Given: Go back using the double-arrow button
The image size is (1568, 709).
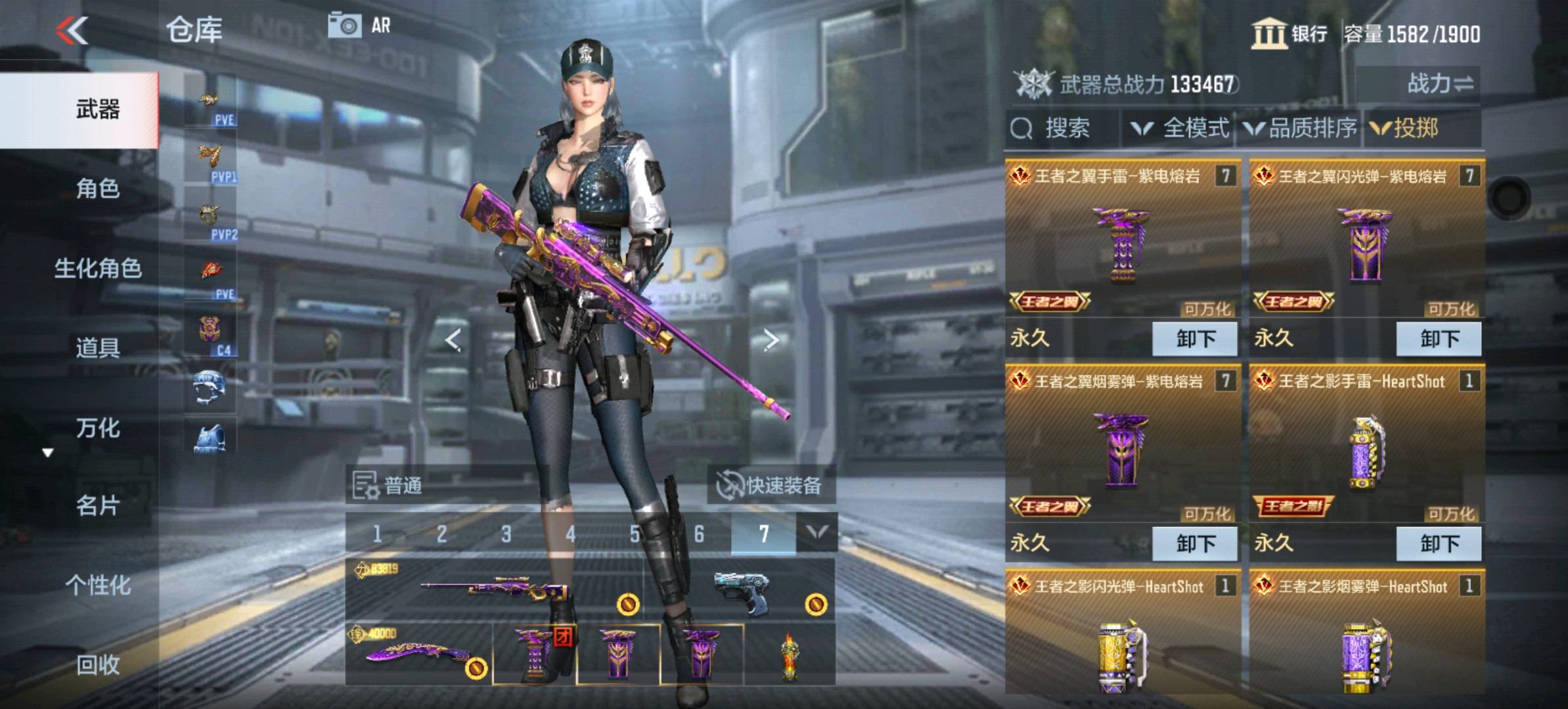Looking at the screenshot, I should click(72, 31).
